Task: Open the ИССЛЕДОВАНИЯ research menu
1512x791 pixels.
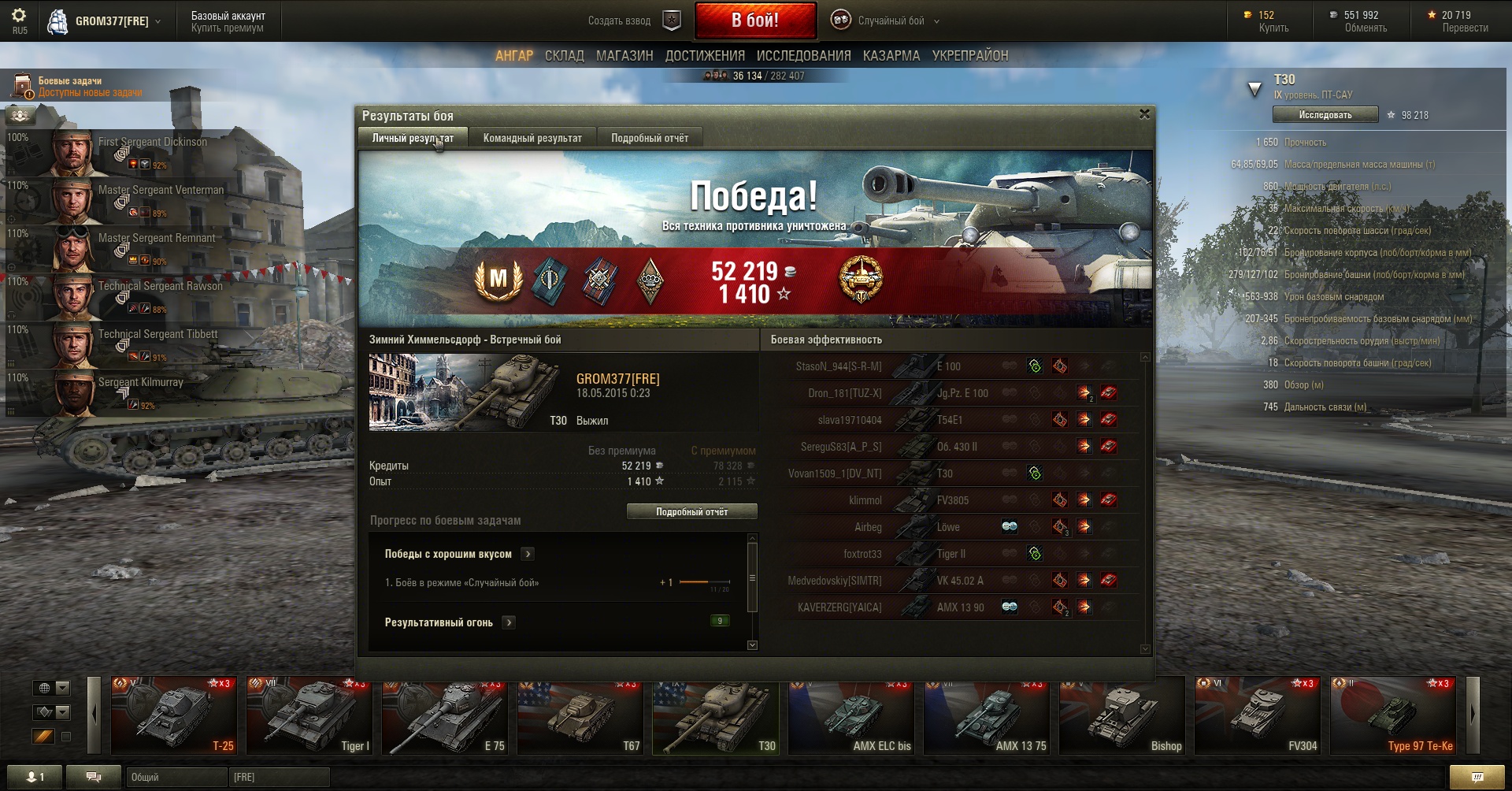Action: tap(803, 56)
